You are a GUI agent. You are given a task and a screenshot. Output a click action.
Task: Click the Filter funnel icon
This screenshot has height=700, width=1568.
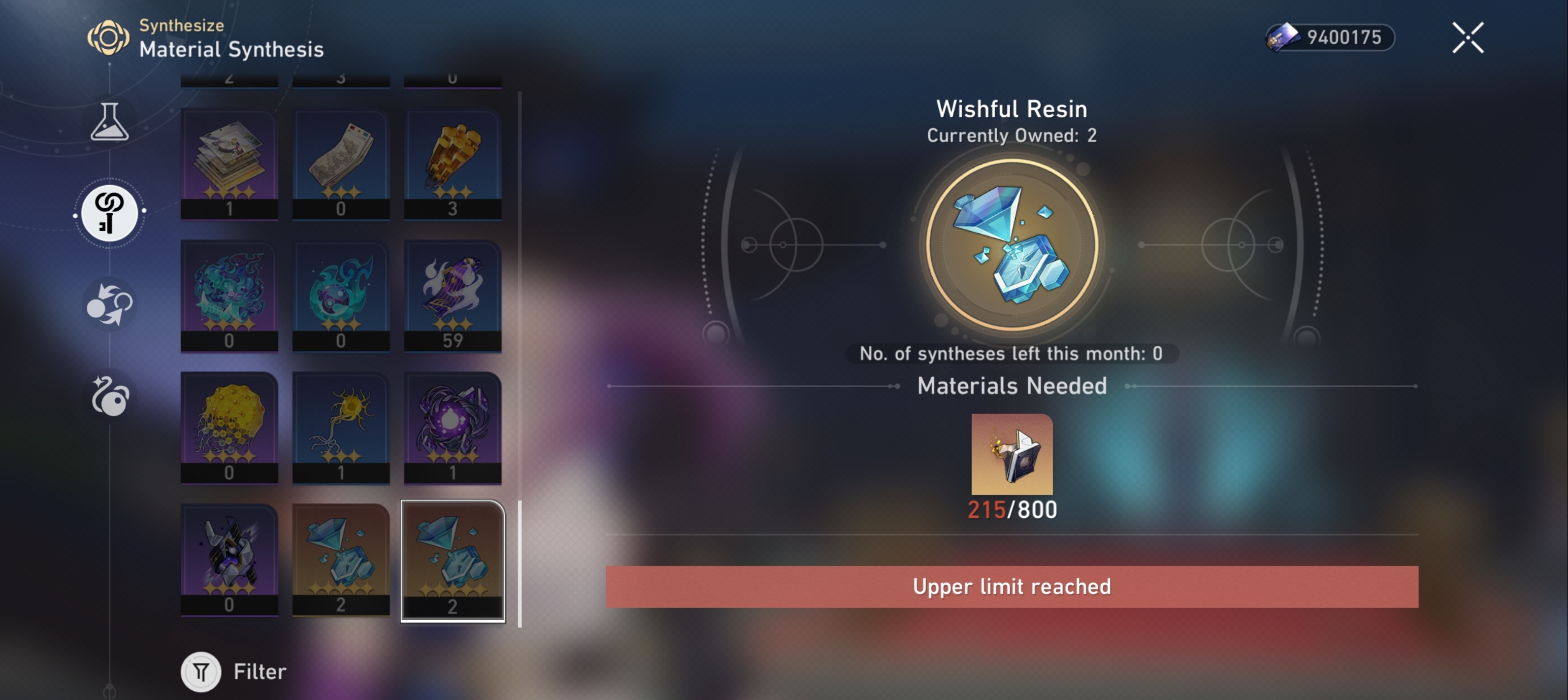coord(201,672)
